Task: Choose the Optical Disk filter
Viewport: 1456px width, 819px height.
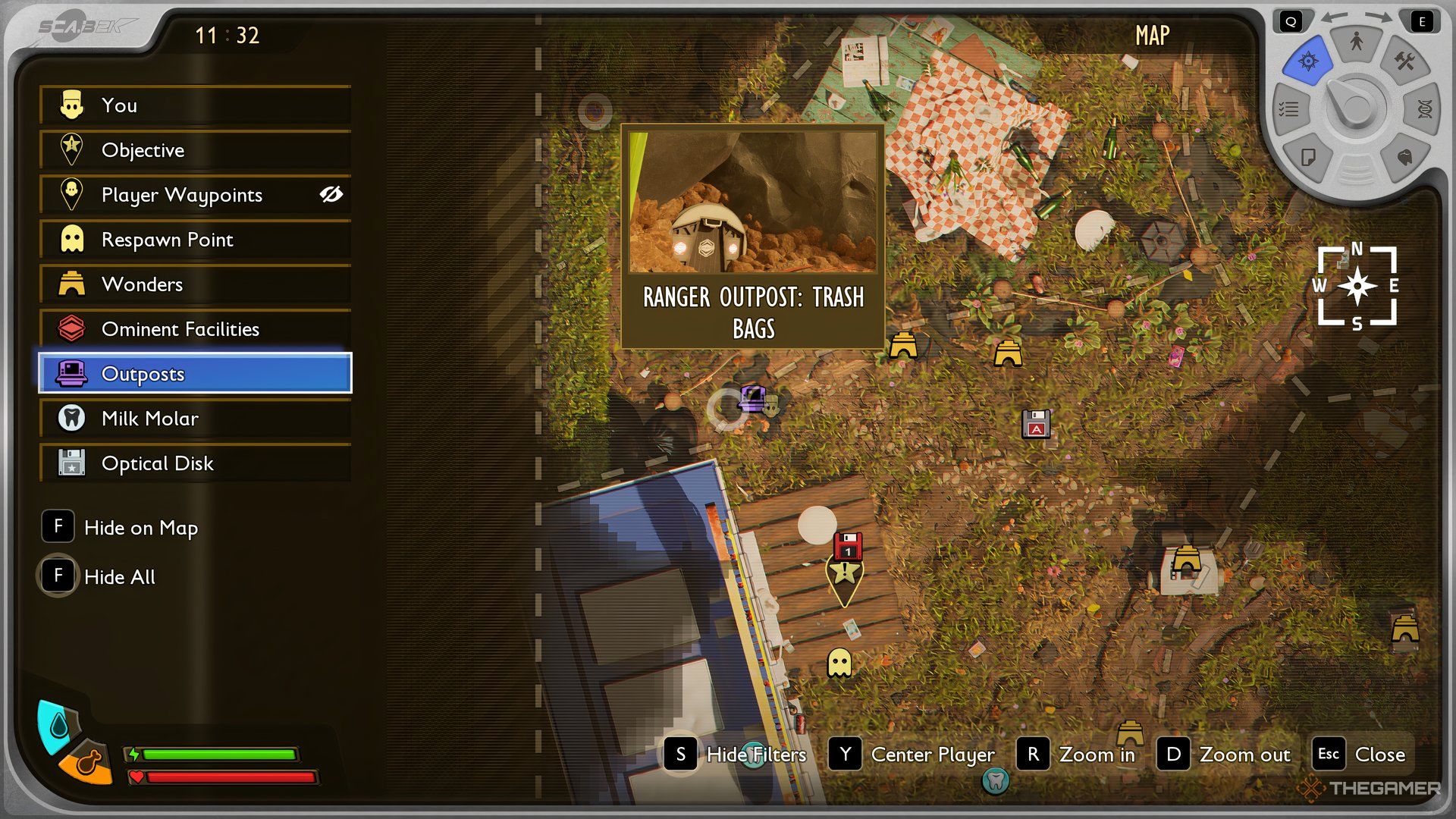Action: (x=195, y=463)
